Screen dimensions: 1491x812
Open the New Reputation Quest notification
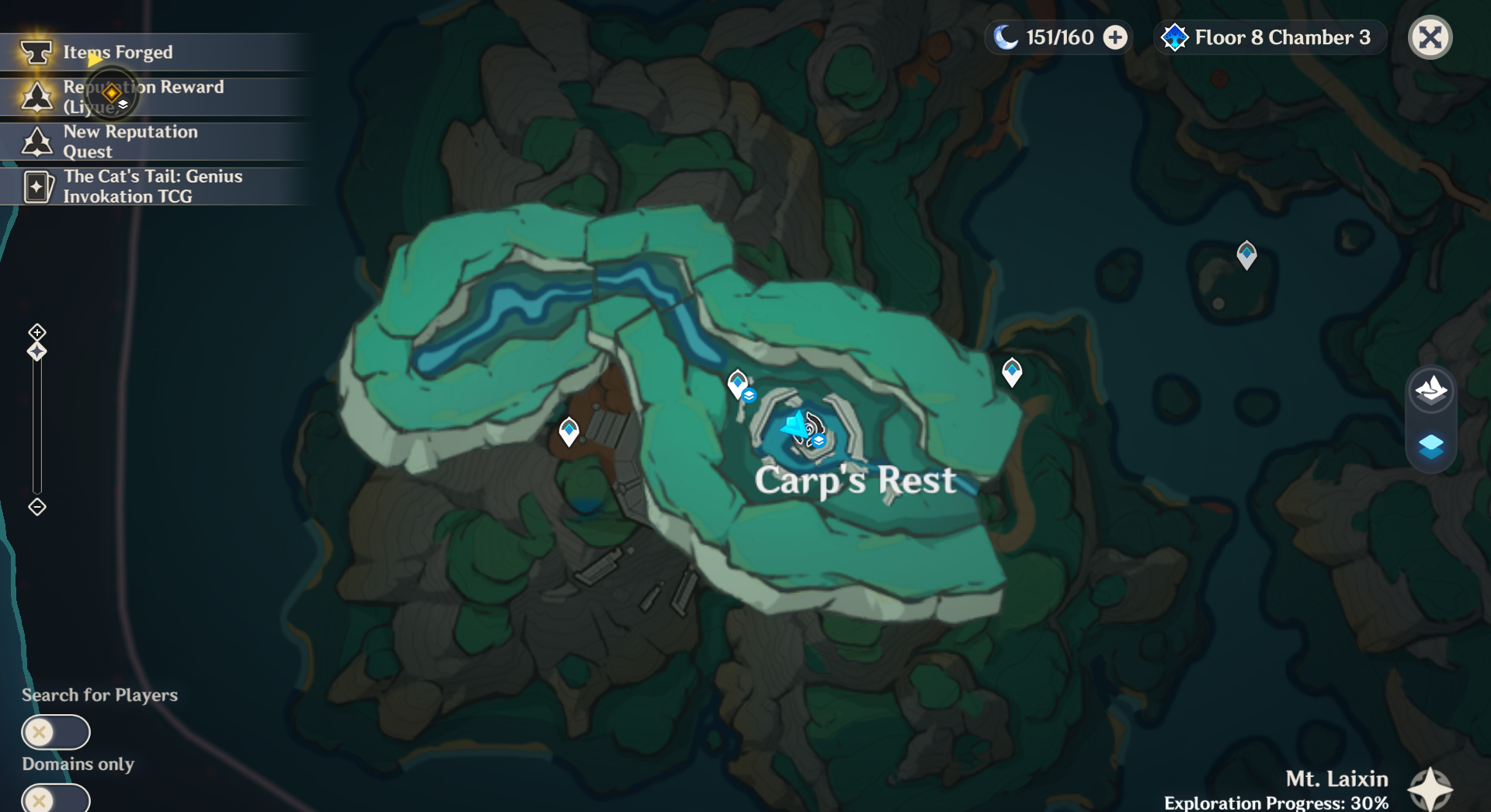[36, 141]
